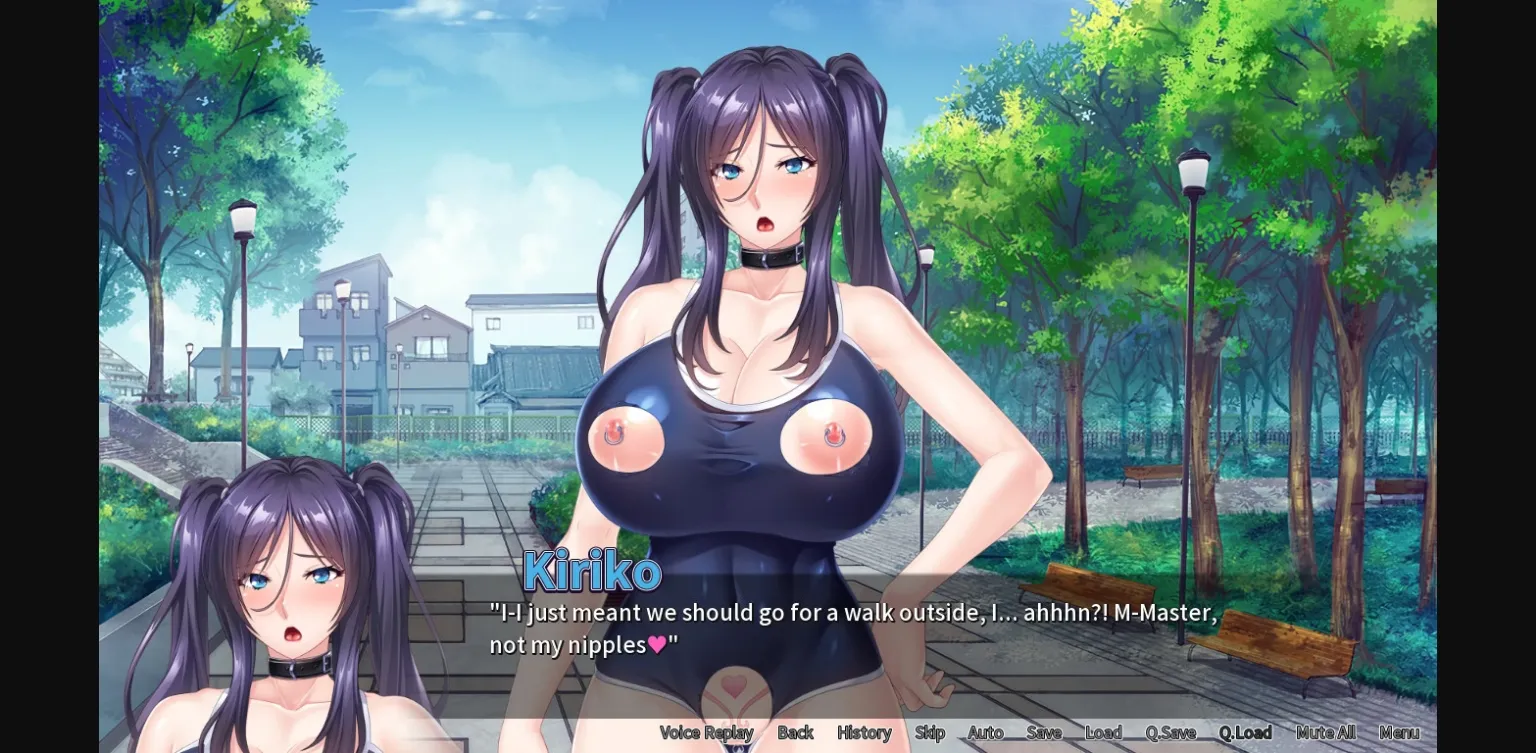The width and height of the screenshot is (1536, 753).
Task: Toggle Mute All audio
Action: click(1324, 732)
